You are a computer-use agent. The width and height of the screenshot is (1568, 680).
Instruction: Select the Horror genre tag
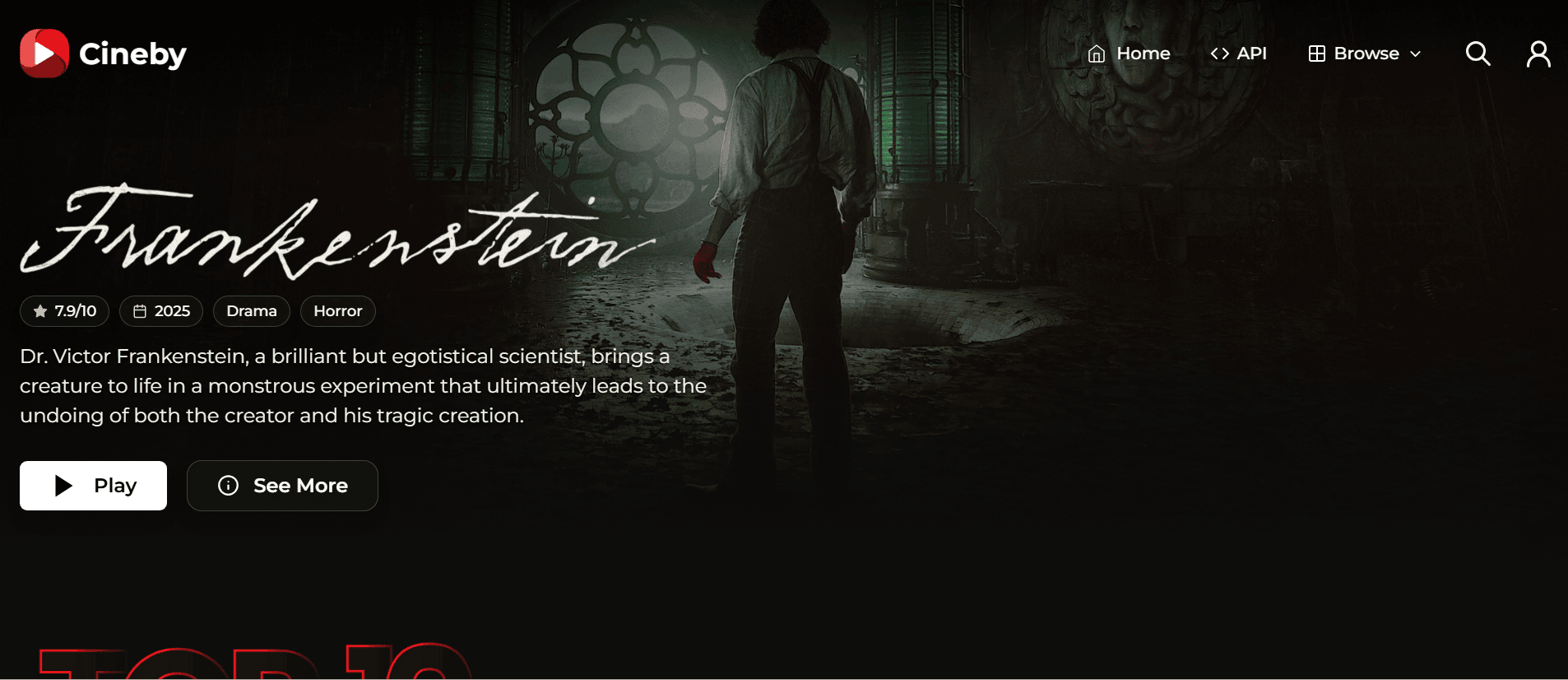pos(337,311)
